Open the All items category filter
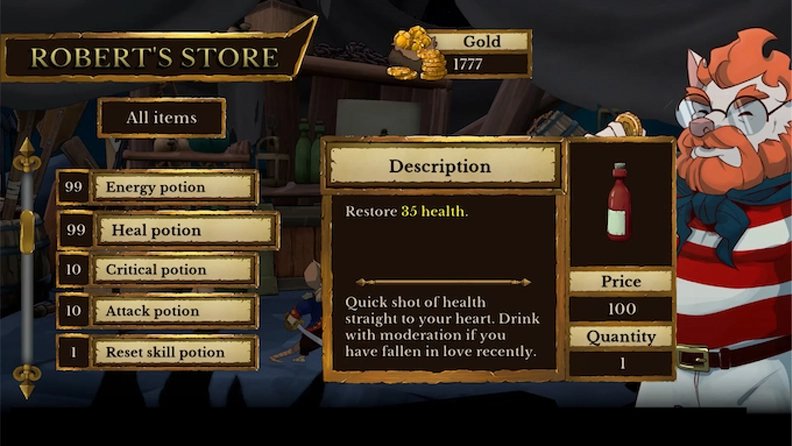Image resolution: width=792 pixels, height=446 pixels. pyautogui.click(x=161, y=118)
